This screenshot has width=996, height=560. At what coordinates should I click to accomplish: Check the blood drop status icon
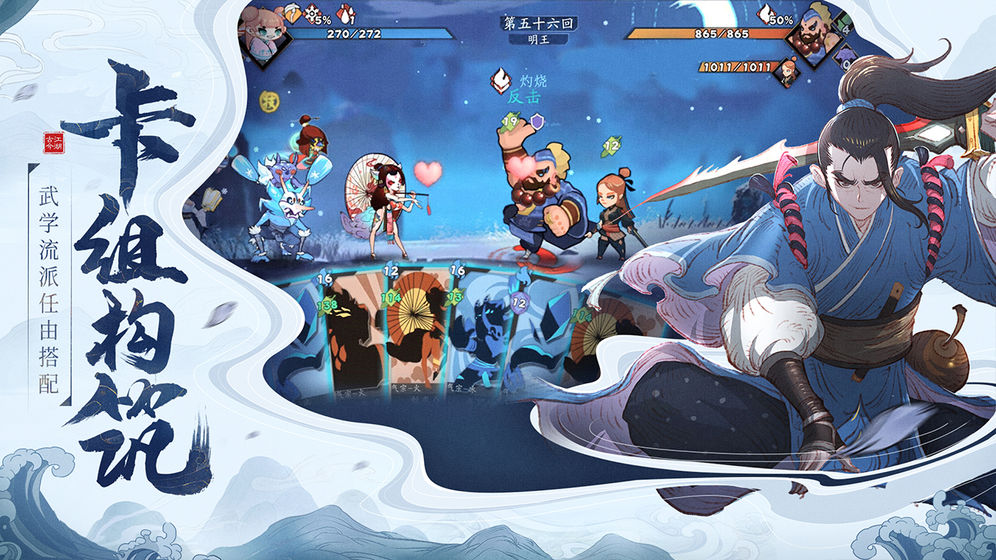tap(346, 14)
